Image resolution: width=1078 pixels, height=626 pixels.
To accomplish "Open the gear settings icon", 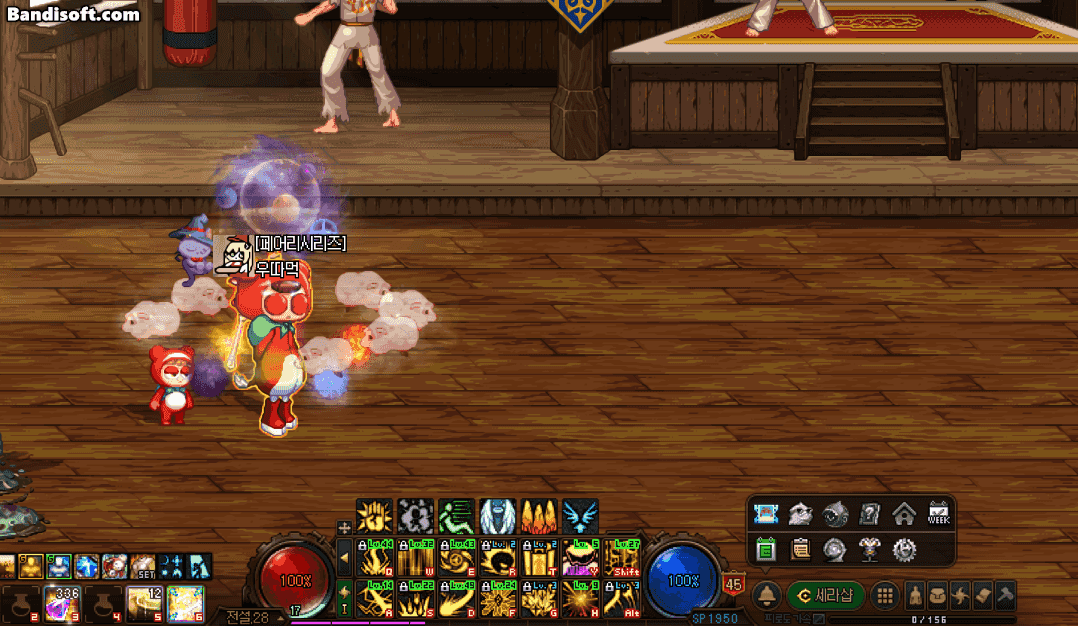I will click(904, 549).
